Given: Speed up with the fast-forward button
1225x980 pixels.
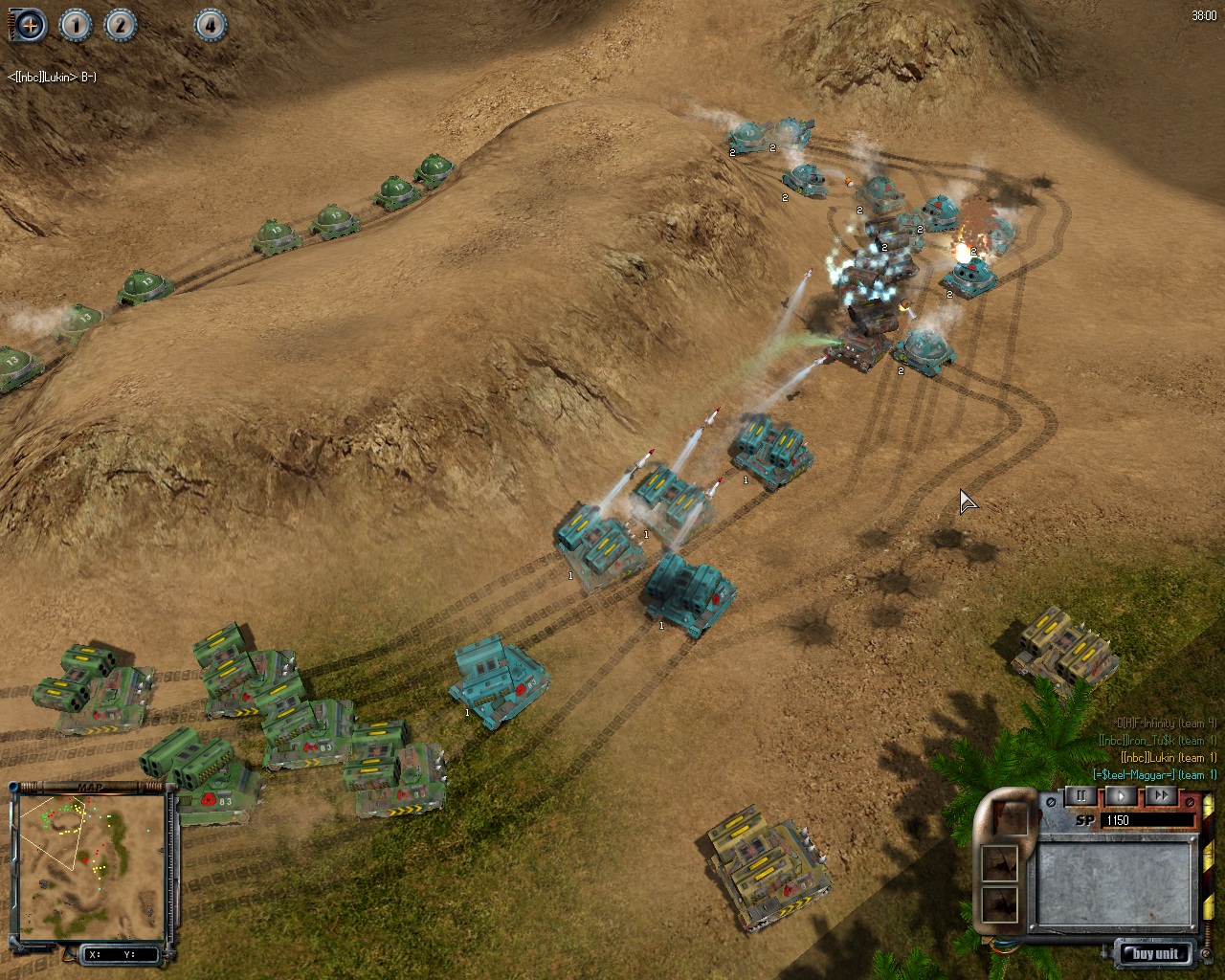Looking at the screenshot, I should point(1161,796).
